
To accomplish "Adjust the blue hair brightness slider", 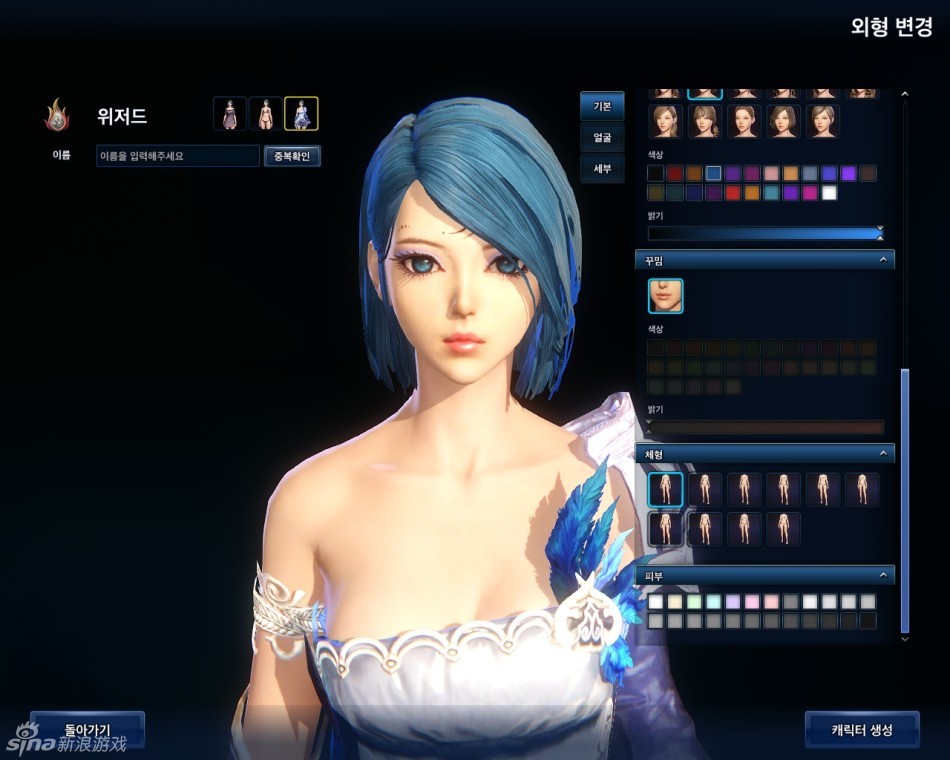I will [764, 233].
